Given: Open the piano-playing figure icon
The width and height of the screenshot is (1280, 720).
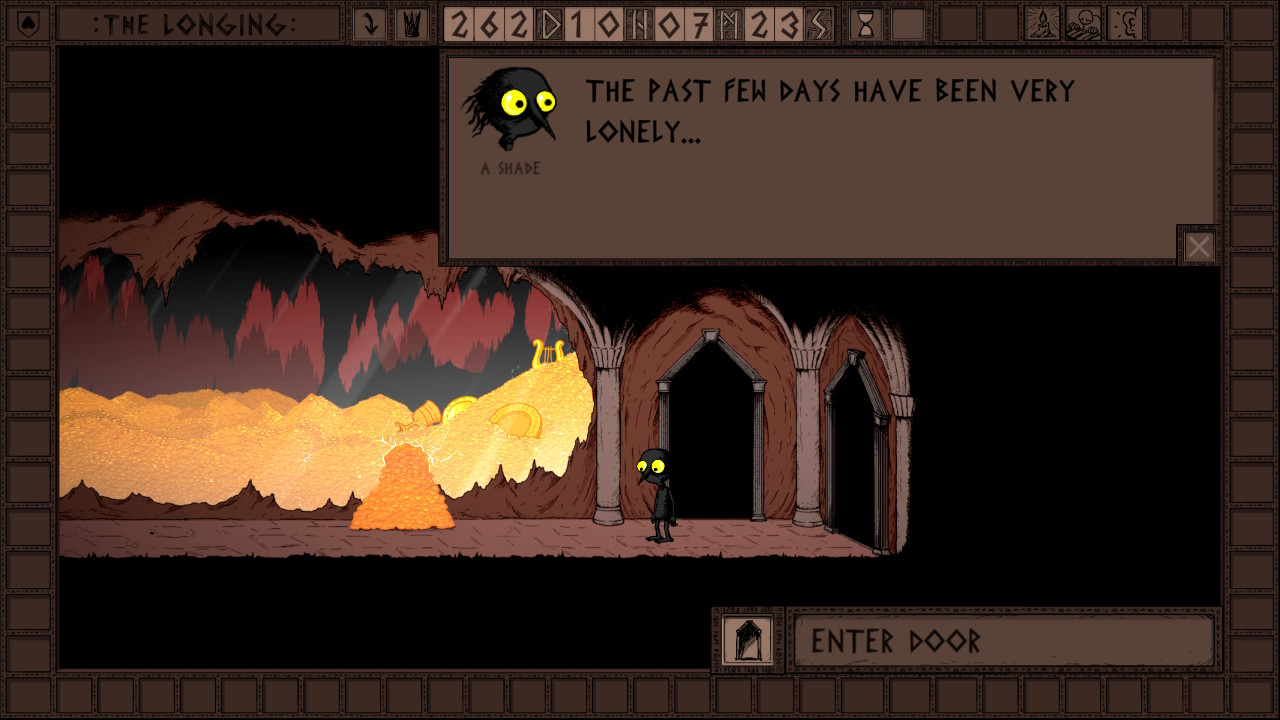Looking at the screenshot, I should (x=1083, y=24).
